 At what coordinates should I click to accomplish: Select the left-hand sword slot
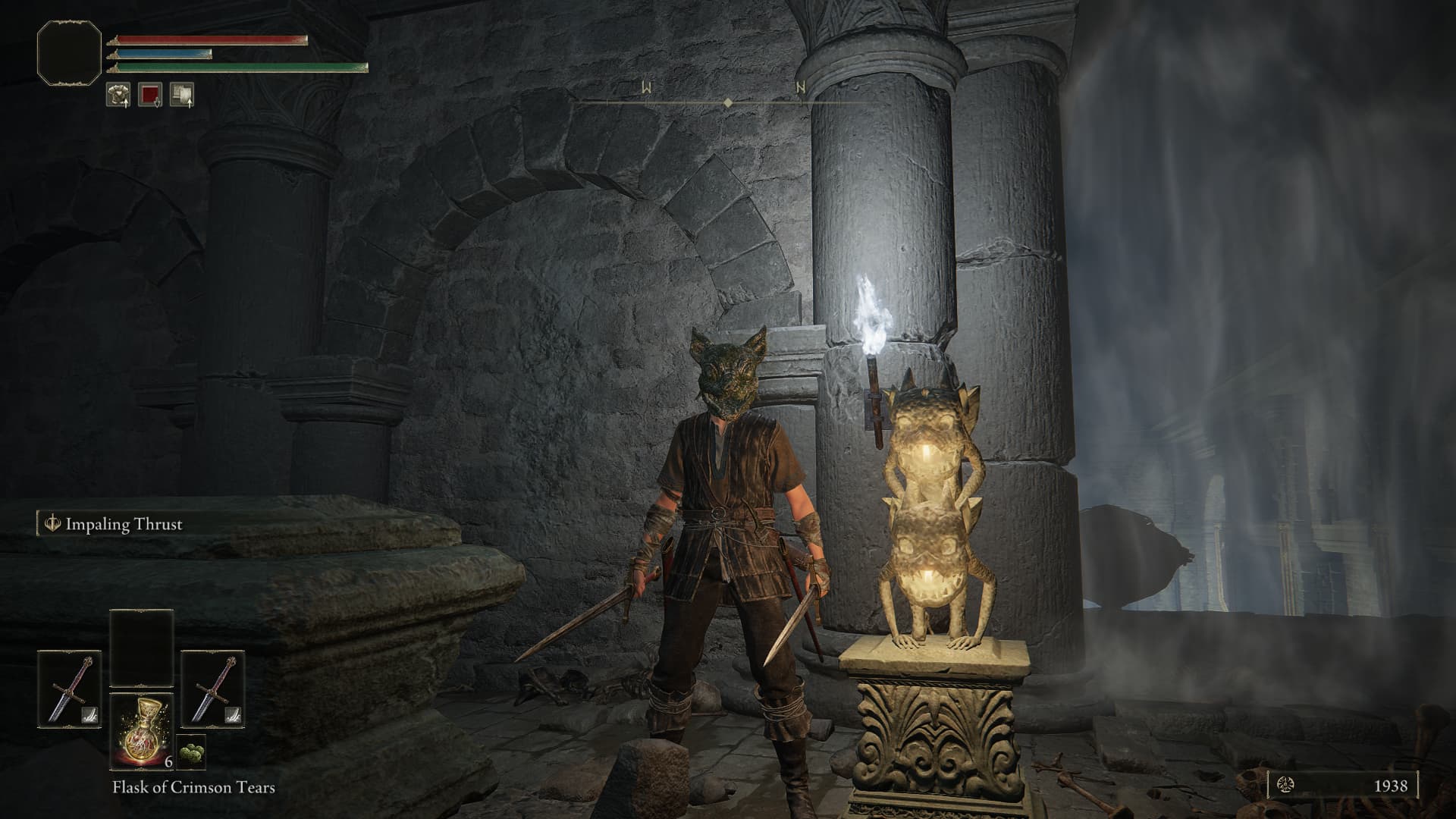point(70,689)
